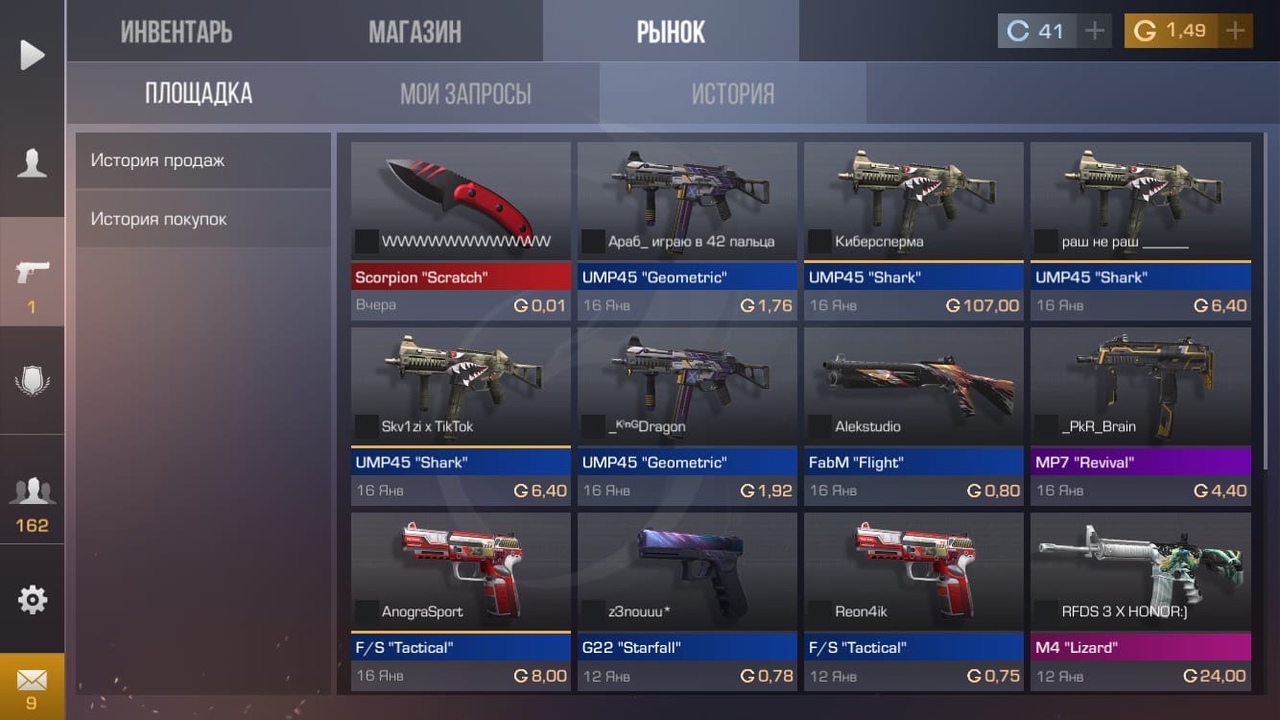
Task: Switch to the Инвентарь tab
Action: (x=176, y=32)
